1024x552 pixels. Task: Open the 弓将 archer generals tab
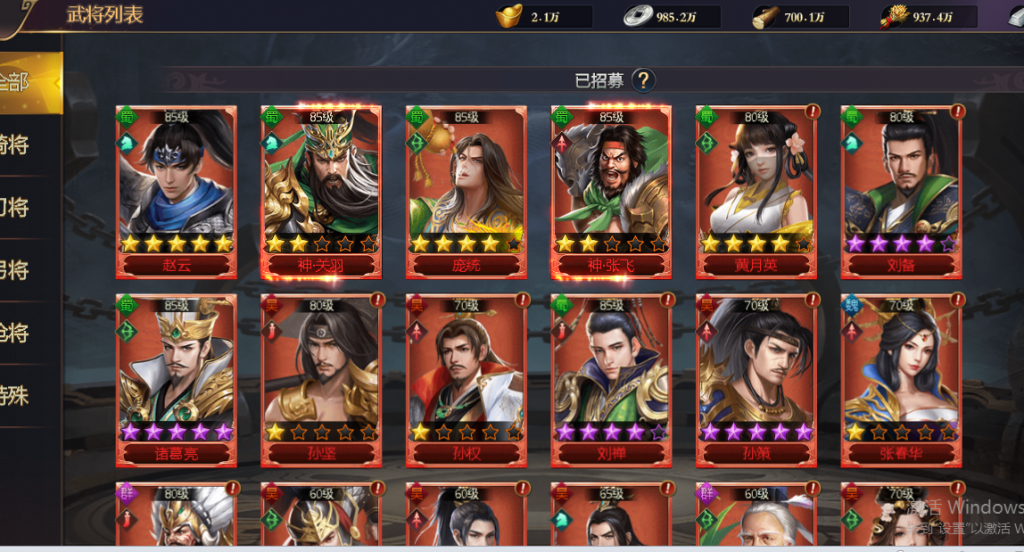tap(25, 270)
